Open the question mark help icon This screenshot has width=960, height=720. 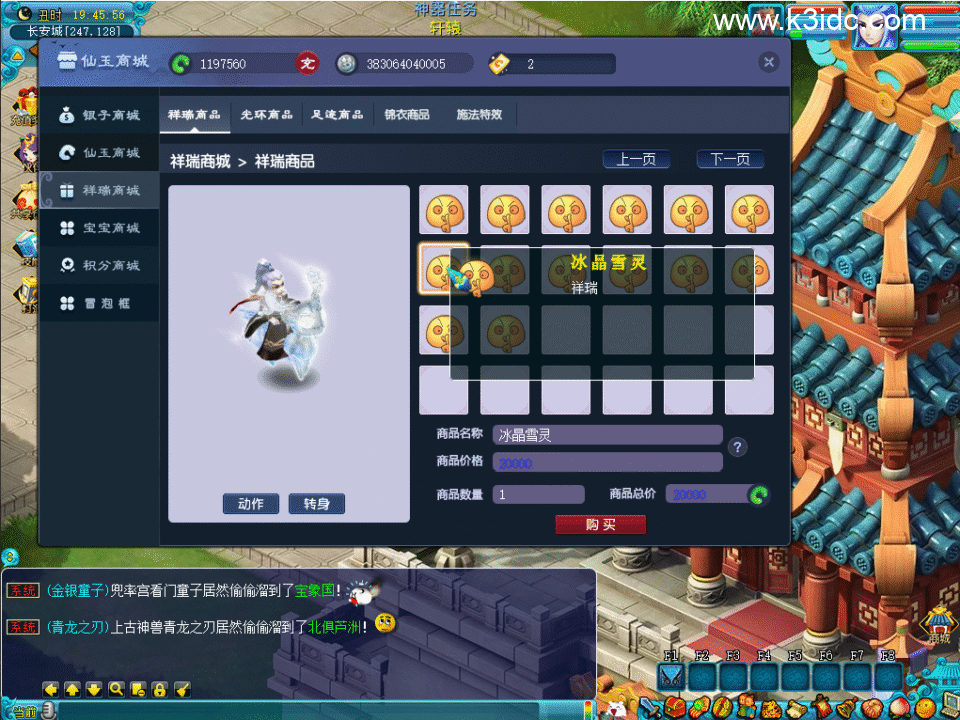point(738,447)
